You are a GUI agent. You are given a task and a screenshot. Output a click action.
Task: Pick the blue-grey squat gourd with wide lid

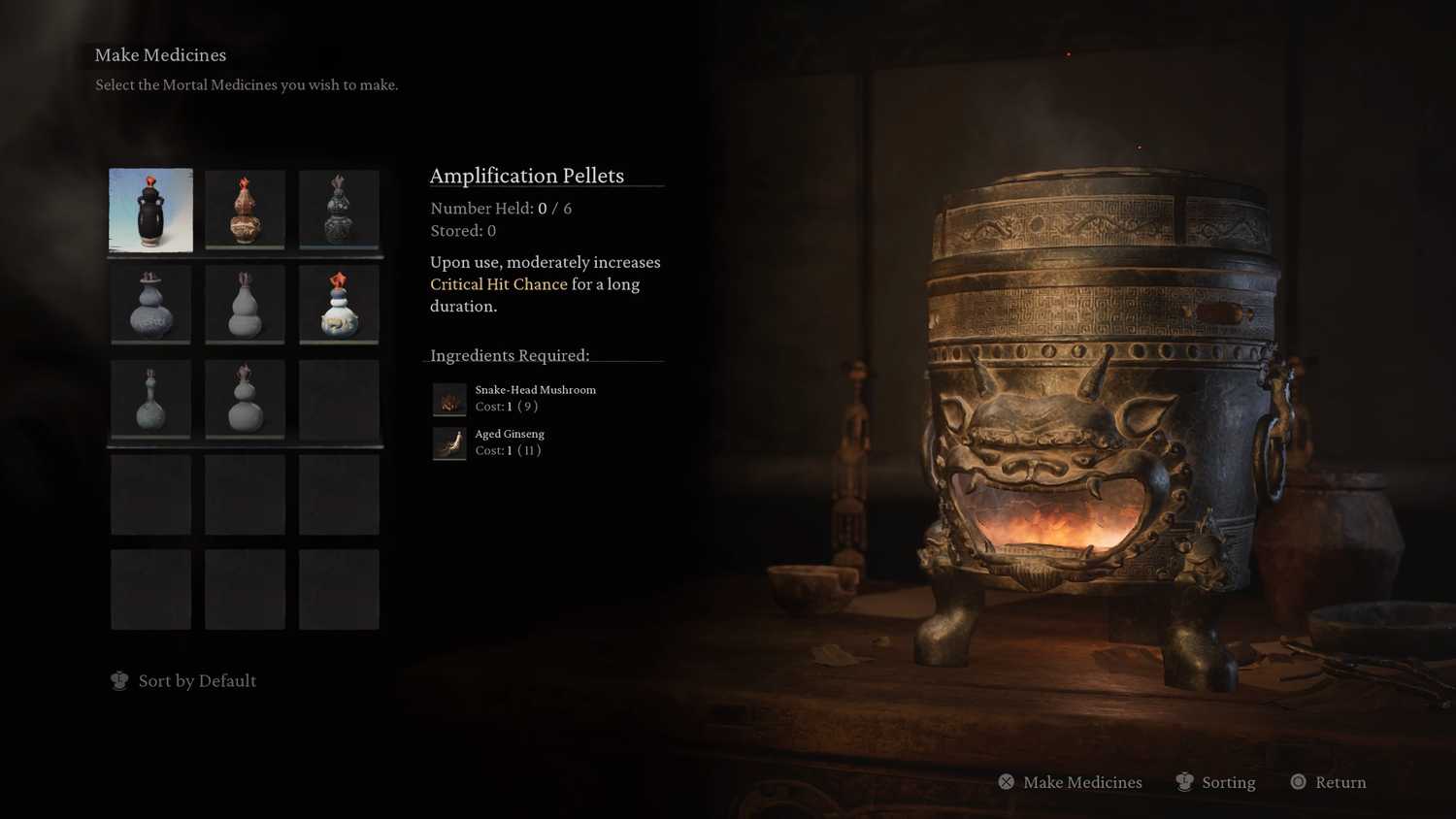(x=150, y=305)
